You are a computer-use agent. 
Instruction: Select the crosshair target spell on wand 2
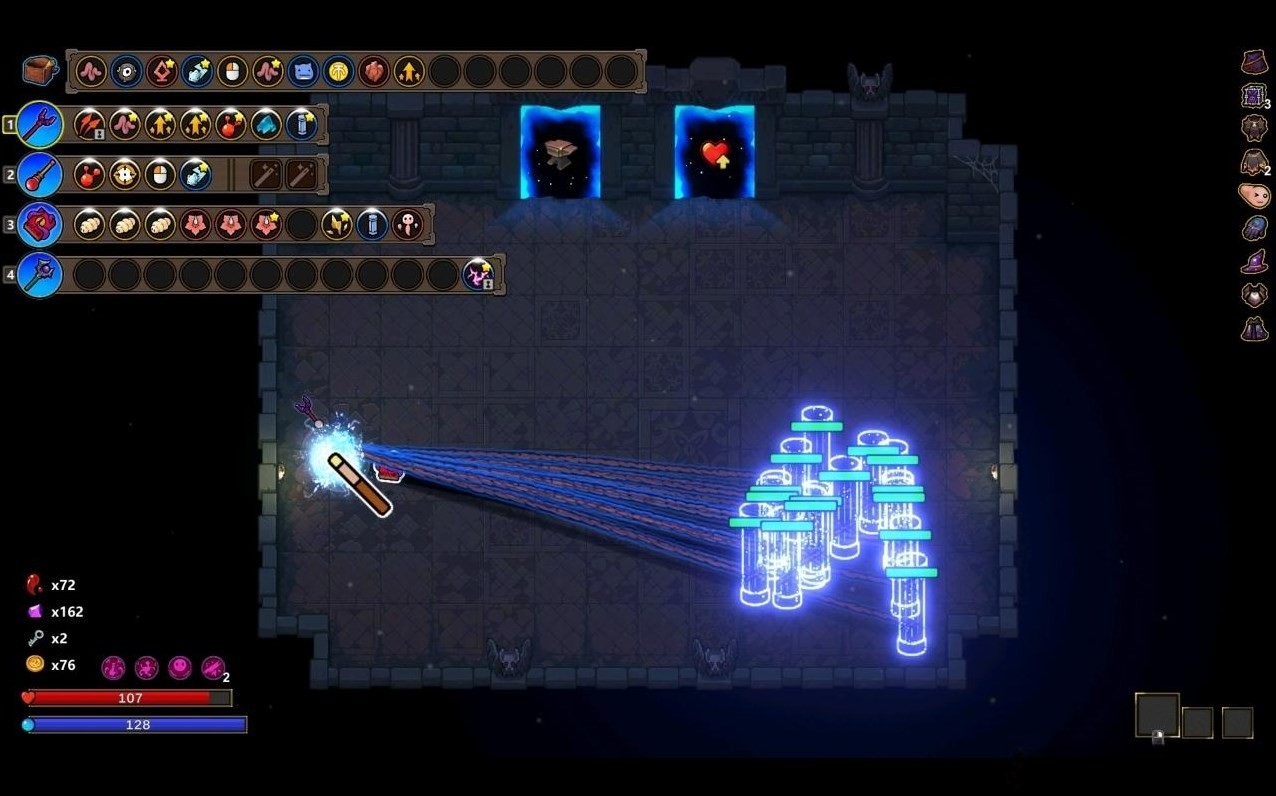click(x=125, y=174)
